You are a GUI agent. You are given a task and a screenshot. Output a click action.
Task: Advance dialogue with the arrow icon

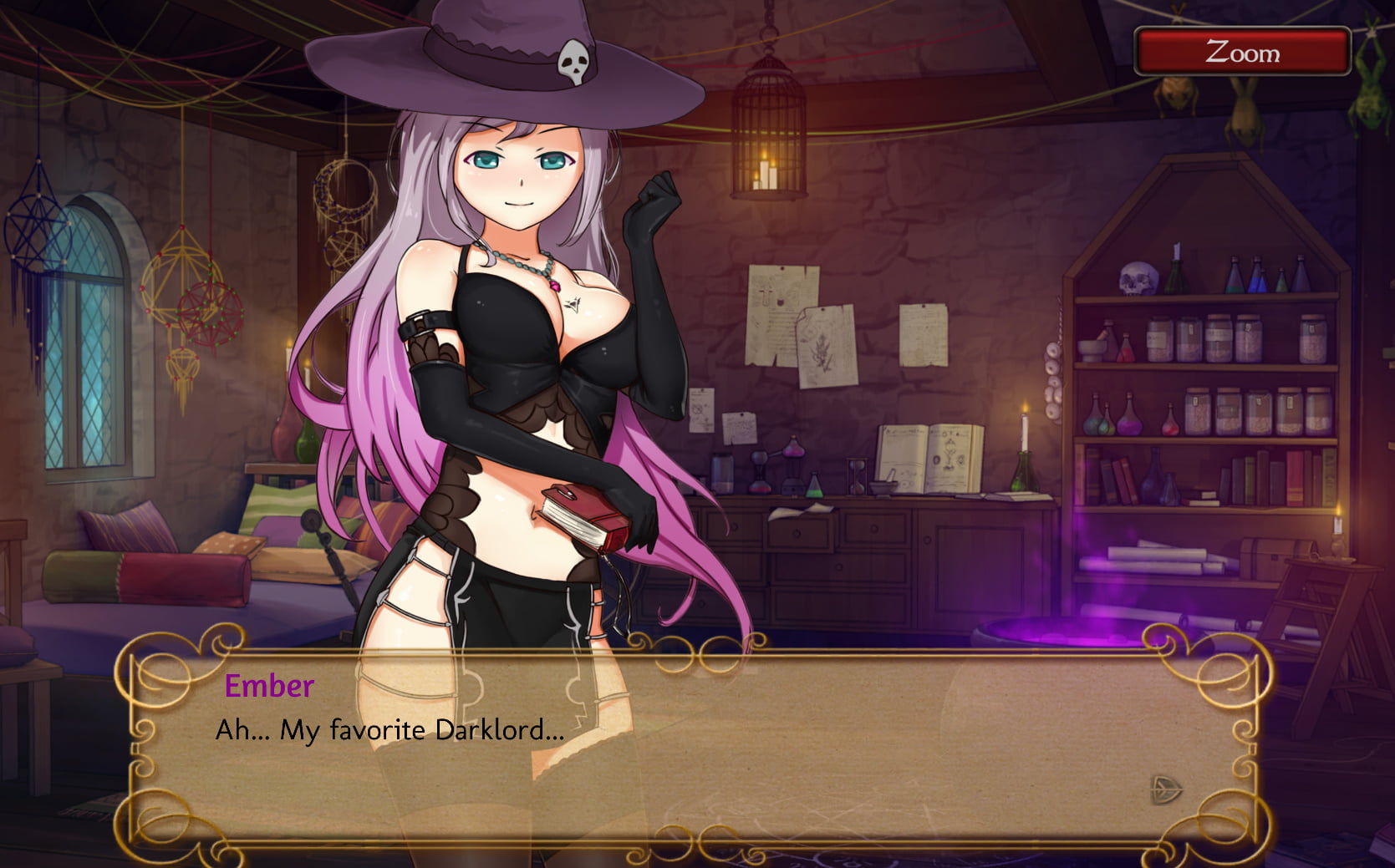tap(1165, 788)
